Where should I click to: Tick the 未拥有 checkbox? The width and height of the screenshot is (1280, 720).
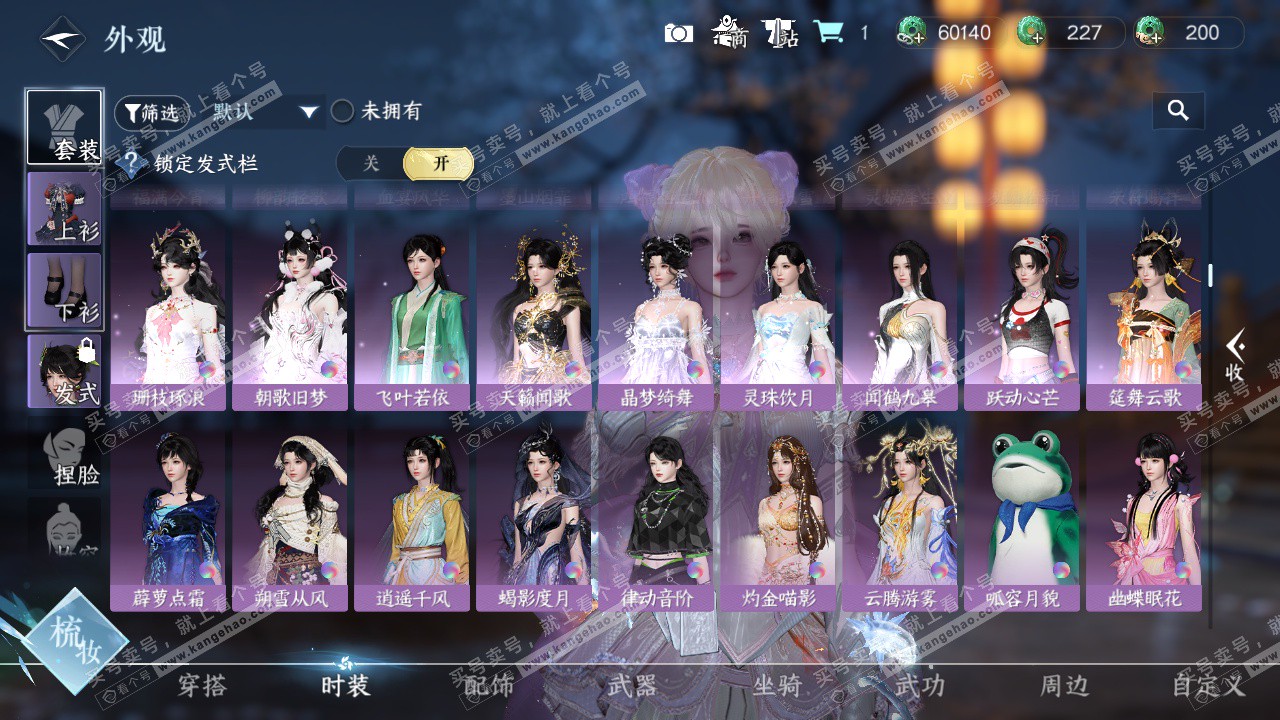tap(343, 111)
